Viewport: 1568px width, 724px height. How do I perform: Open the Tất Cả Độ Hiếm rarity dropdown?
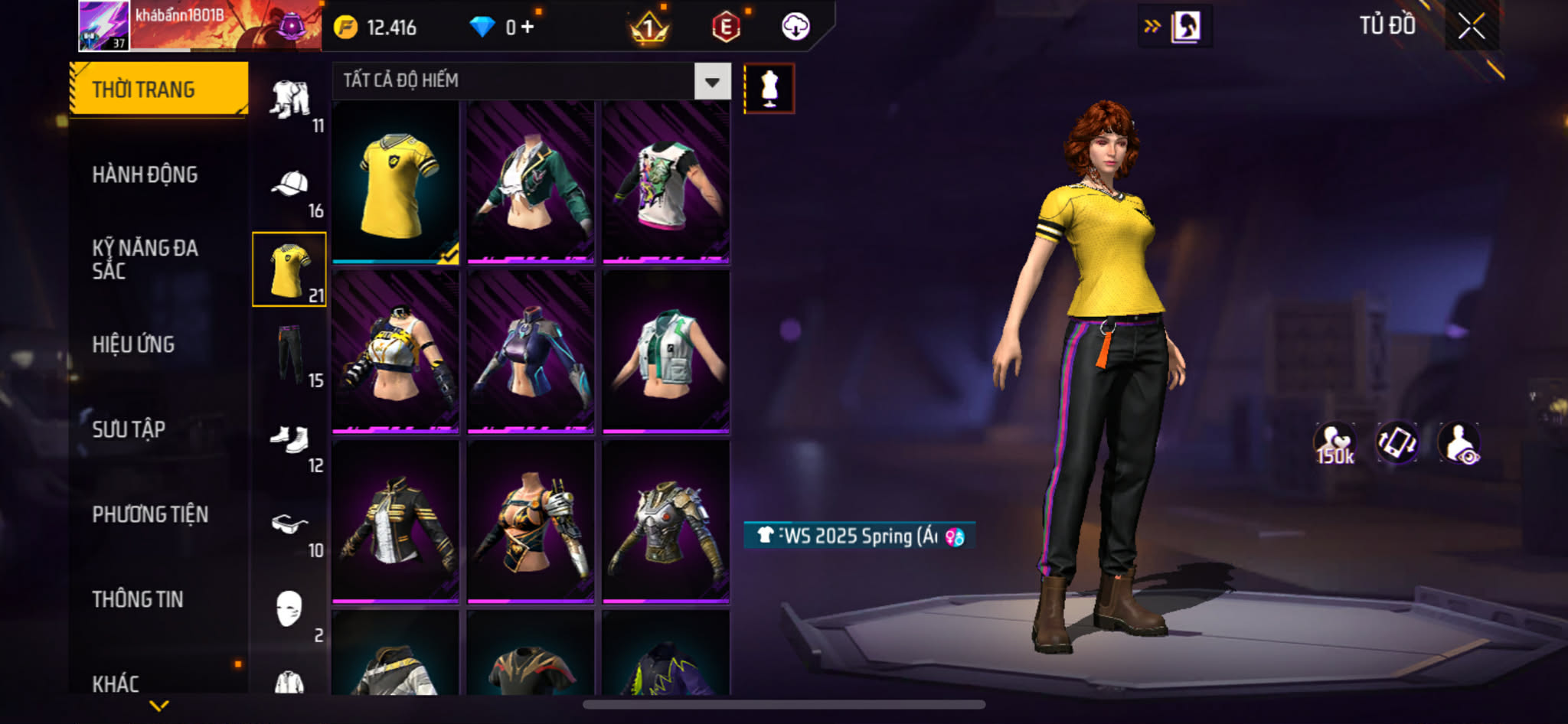(712, 82)
